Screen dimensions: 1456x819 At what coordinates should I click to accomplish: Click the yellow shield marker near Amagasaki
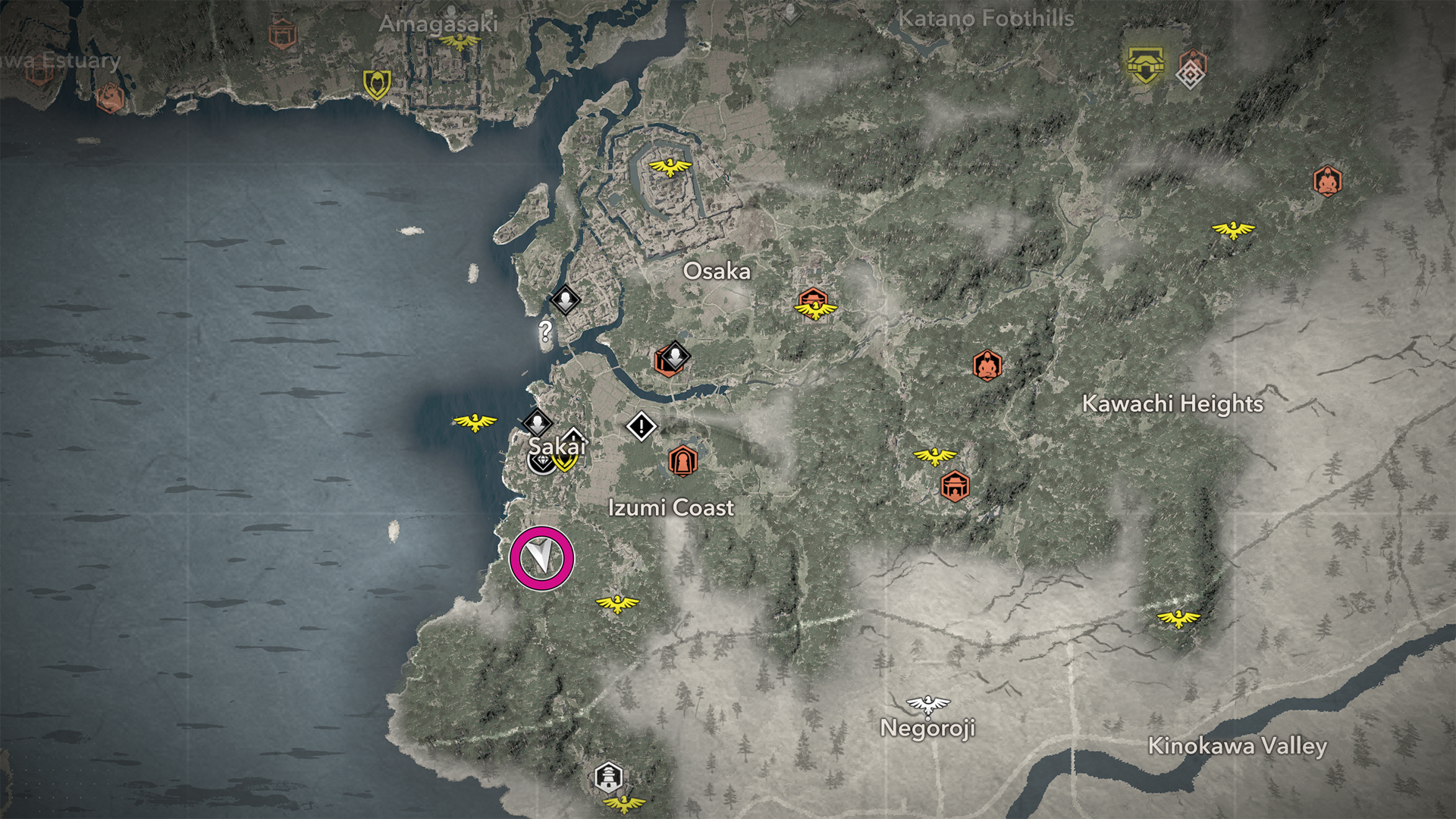click(377, 84)
